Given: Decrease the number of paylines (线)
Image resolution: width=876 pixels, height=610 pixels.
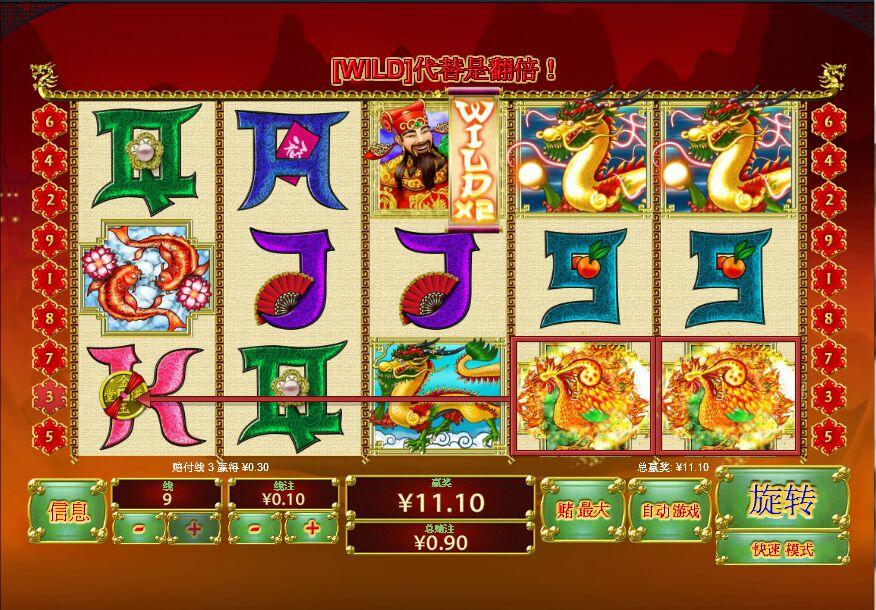Looking at the screenshot, I should pos(138,527).
